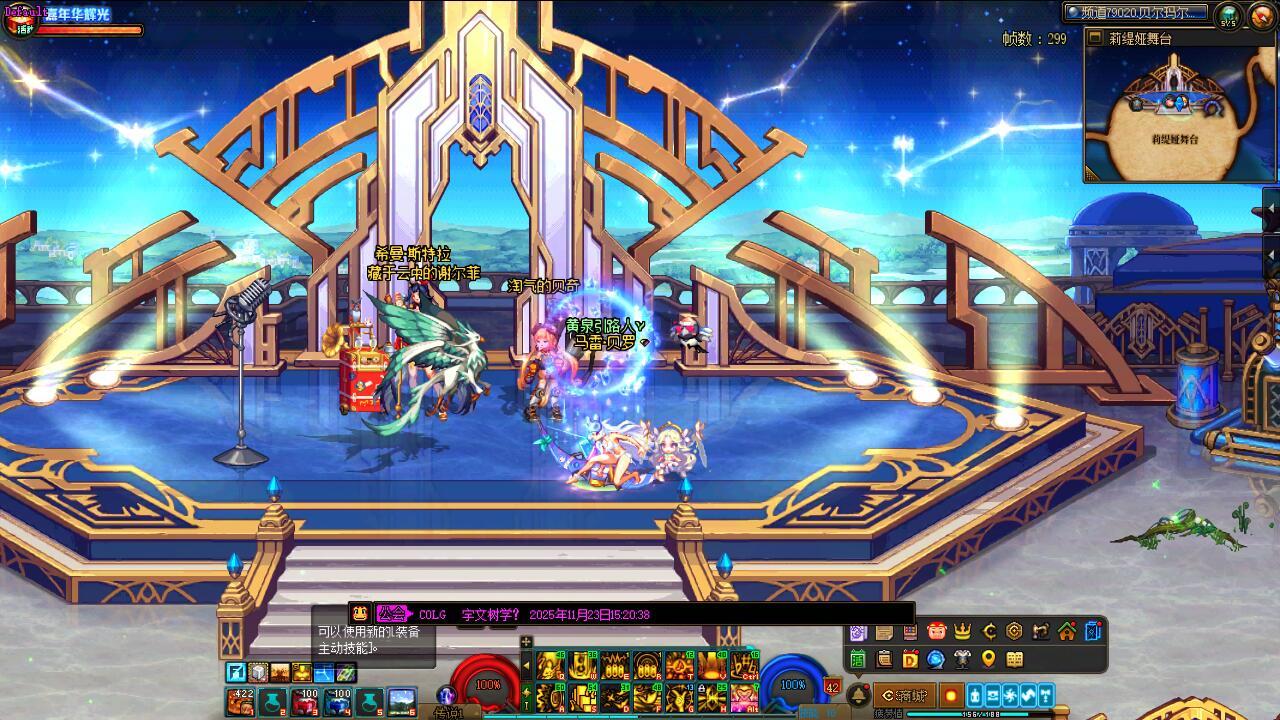The height and width of the screenshot is (720, 1280).
Task: Open the house icon with red dot
Action: coord(1067,631)
